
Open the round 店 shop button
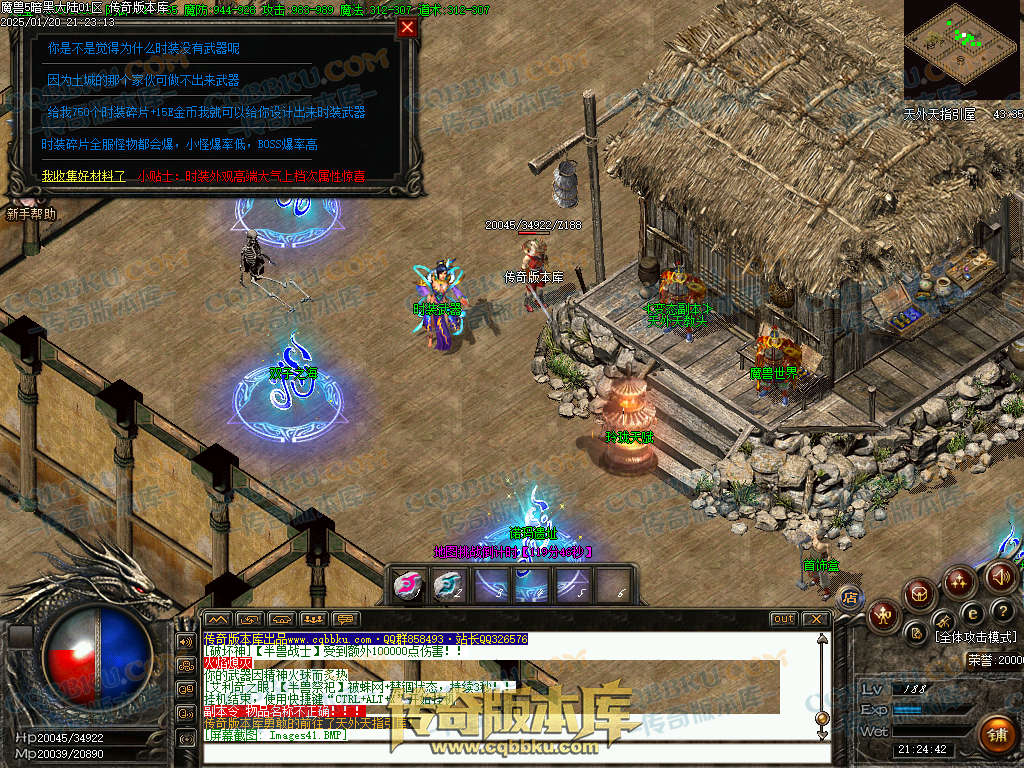point(850,598)
